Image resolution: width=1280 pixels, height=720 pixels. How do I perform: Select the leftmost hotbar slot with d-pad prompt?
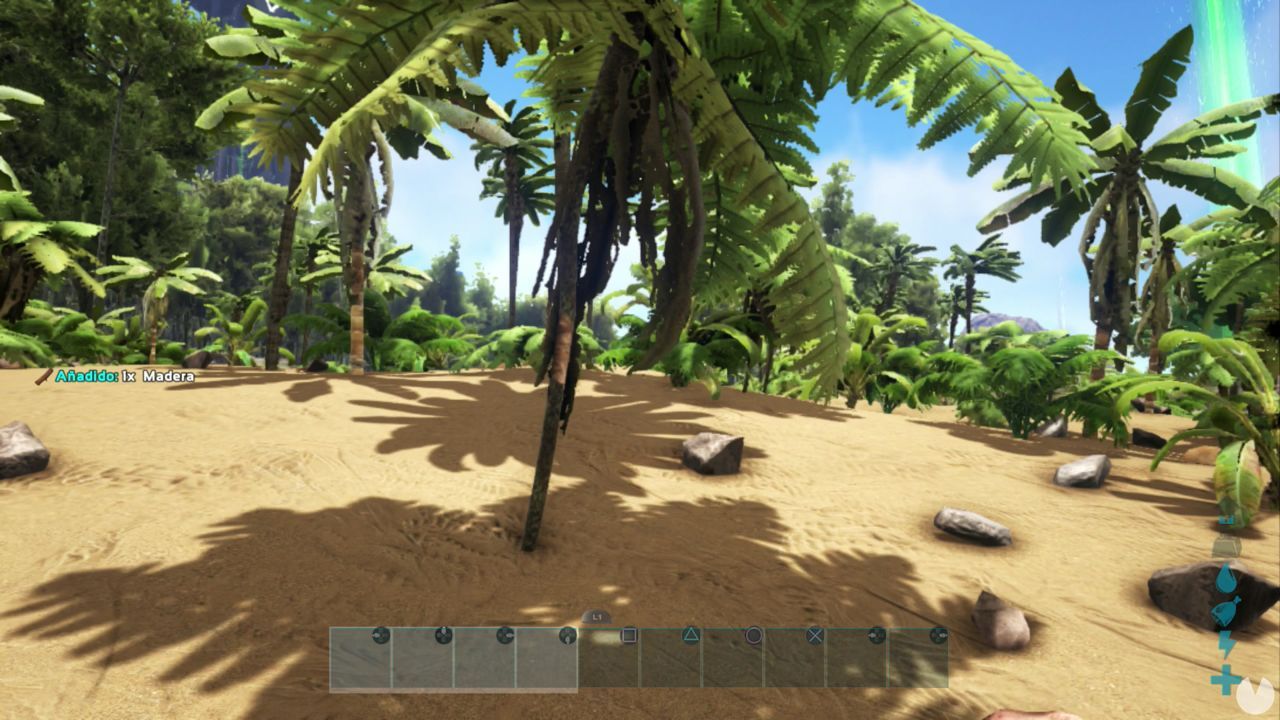(x=360, y=660)
